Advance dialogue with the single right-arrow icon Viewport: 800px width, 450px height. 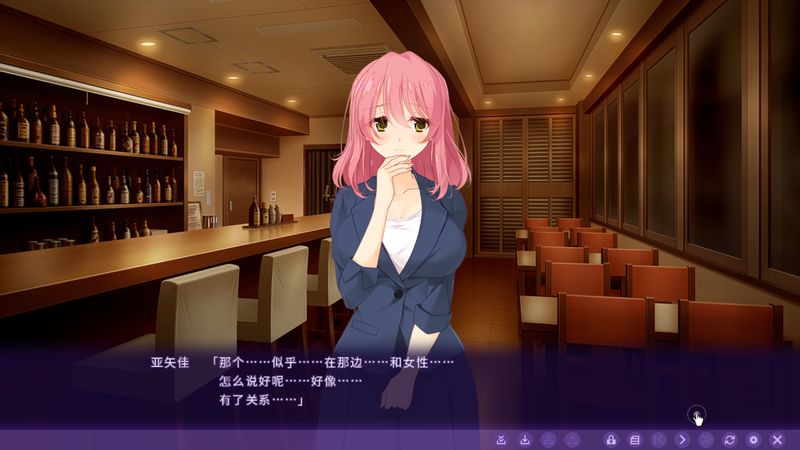[x=682, y=439]
